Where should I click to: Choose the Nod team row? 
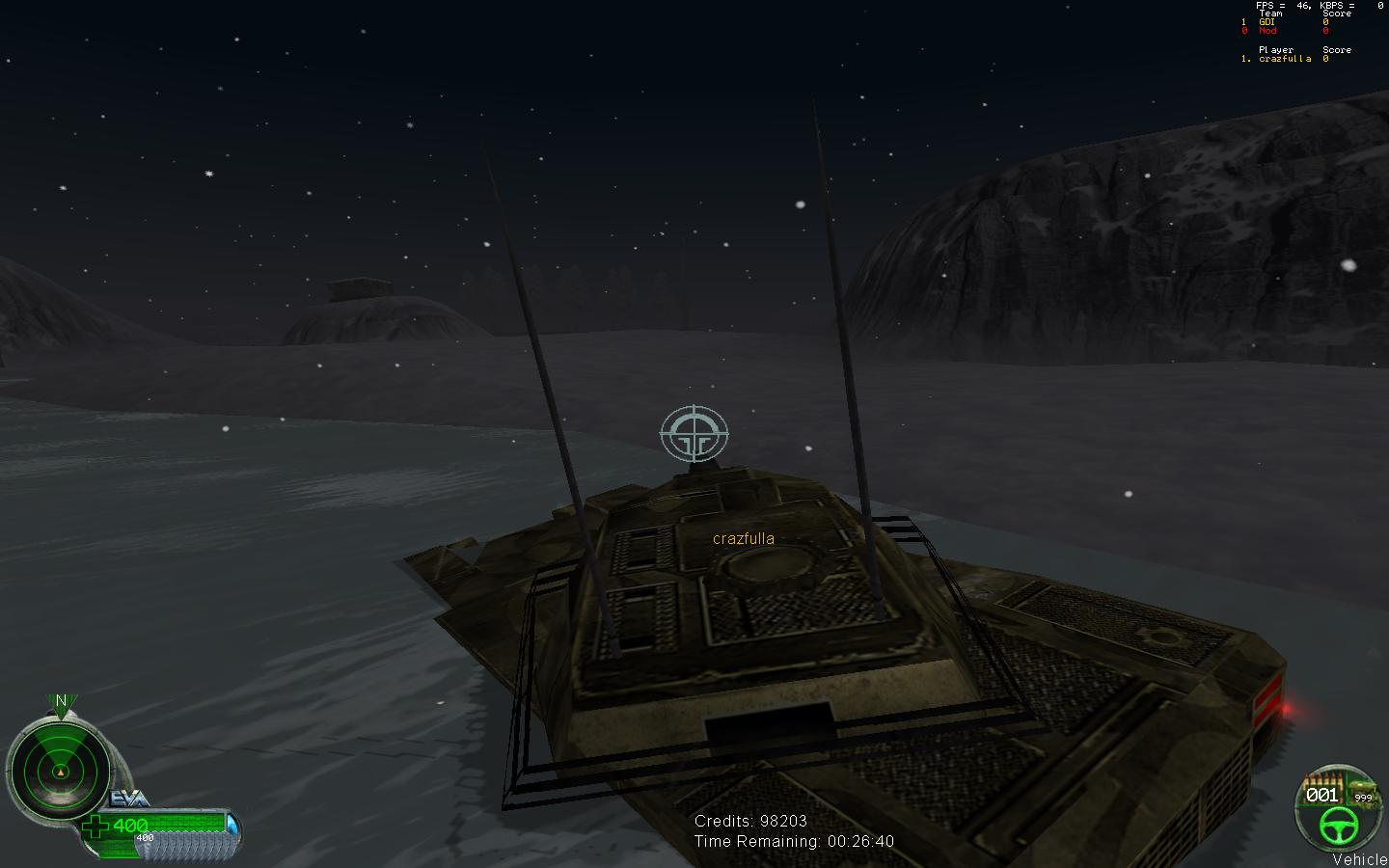pos(1267,31)
